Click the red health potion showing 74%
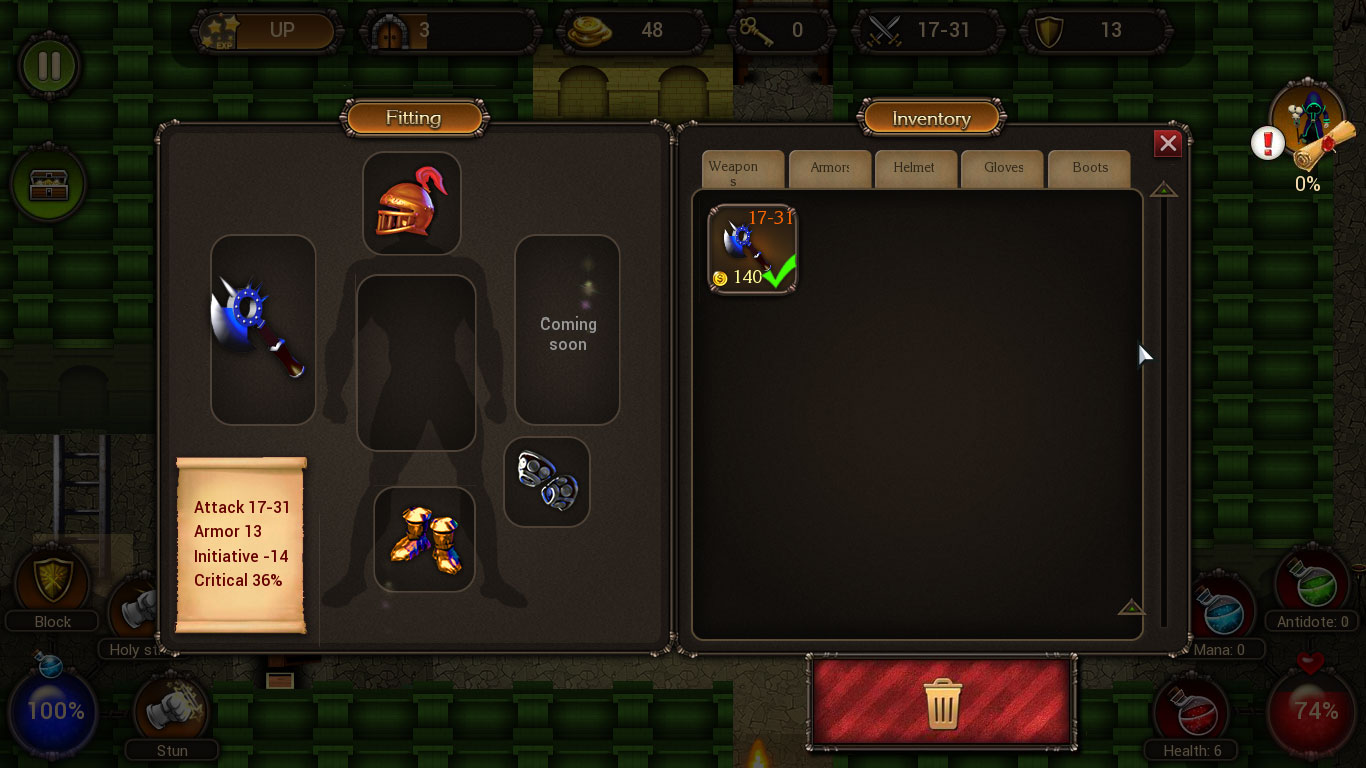 (x=1311, y=711)
